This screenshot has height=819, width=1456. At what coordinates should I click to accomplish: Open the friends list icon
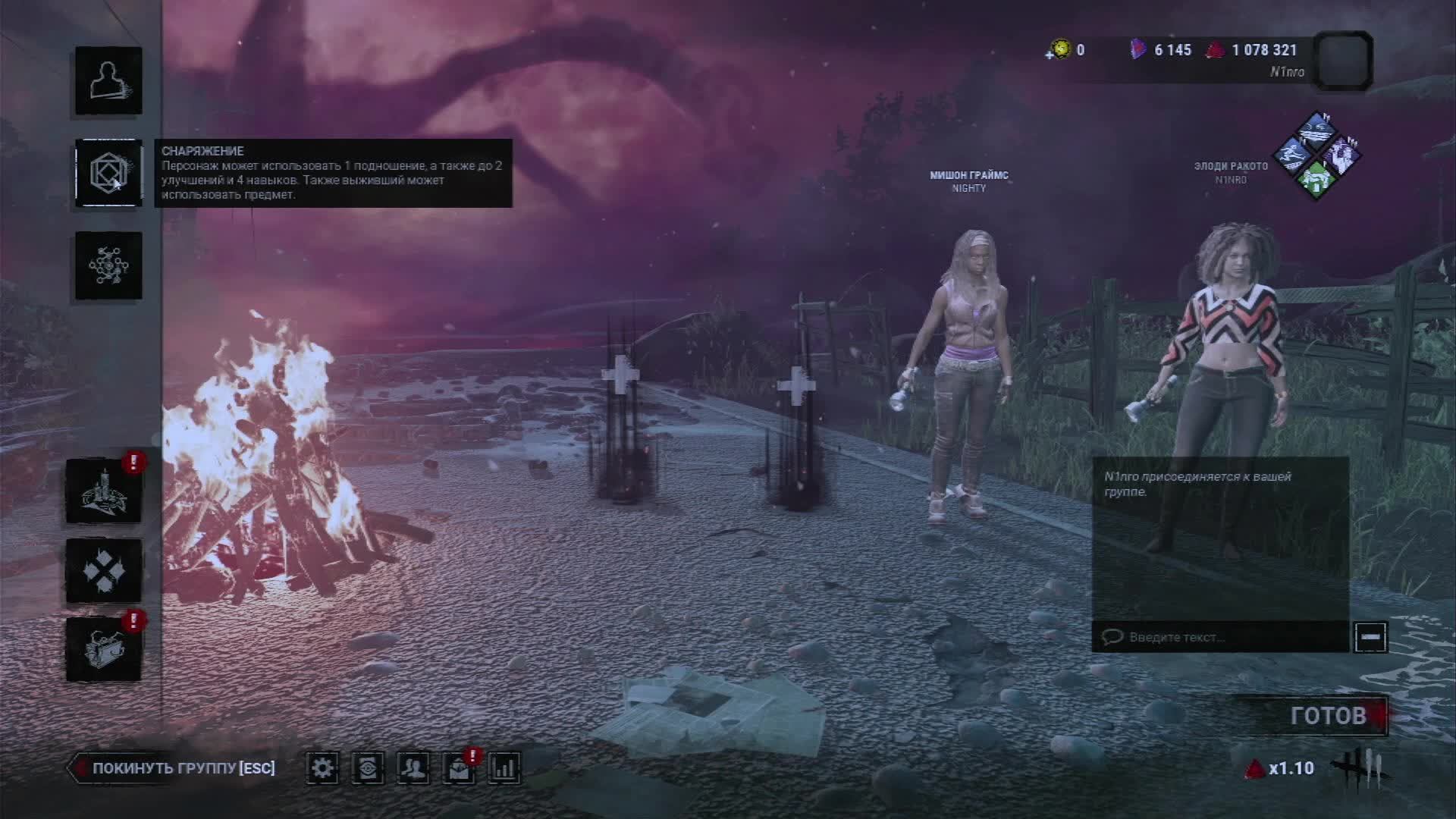(413, 768)
